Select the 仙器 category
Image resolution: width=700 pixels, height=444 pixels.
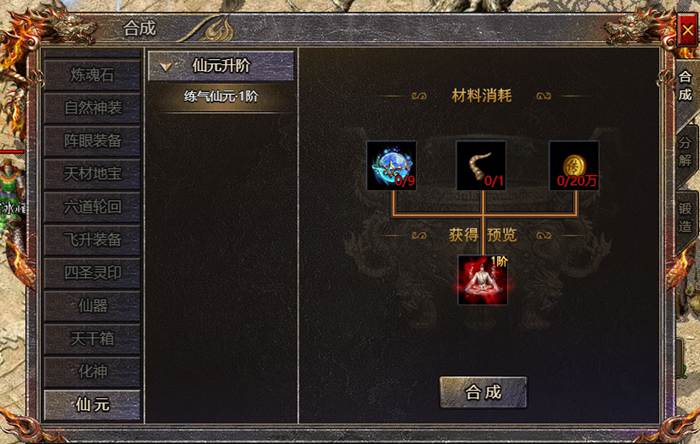(93, 305)
